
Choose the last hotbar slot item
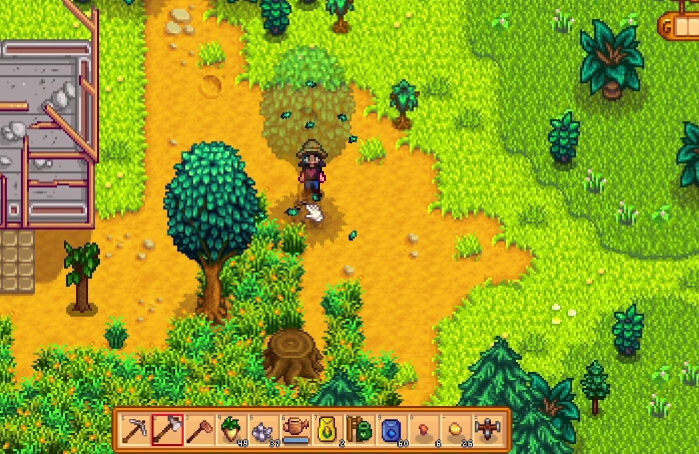pos(487,429)
